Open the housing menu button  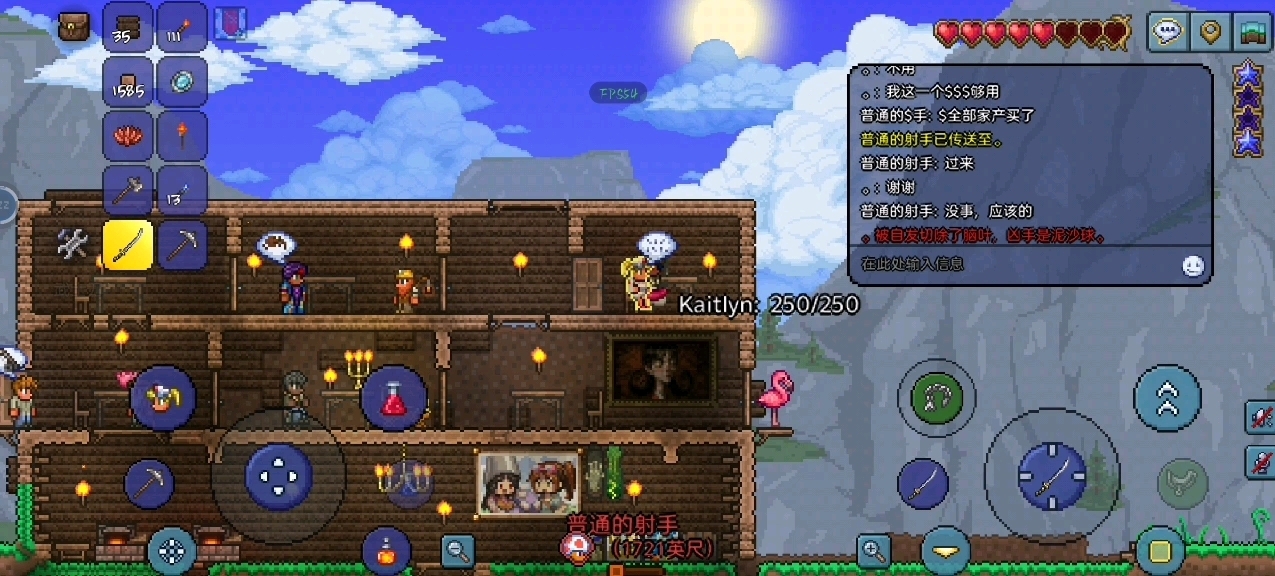click(1251, 32)
